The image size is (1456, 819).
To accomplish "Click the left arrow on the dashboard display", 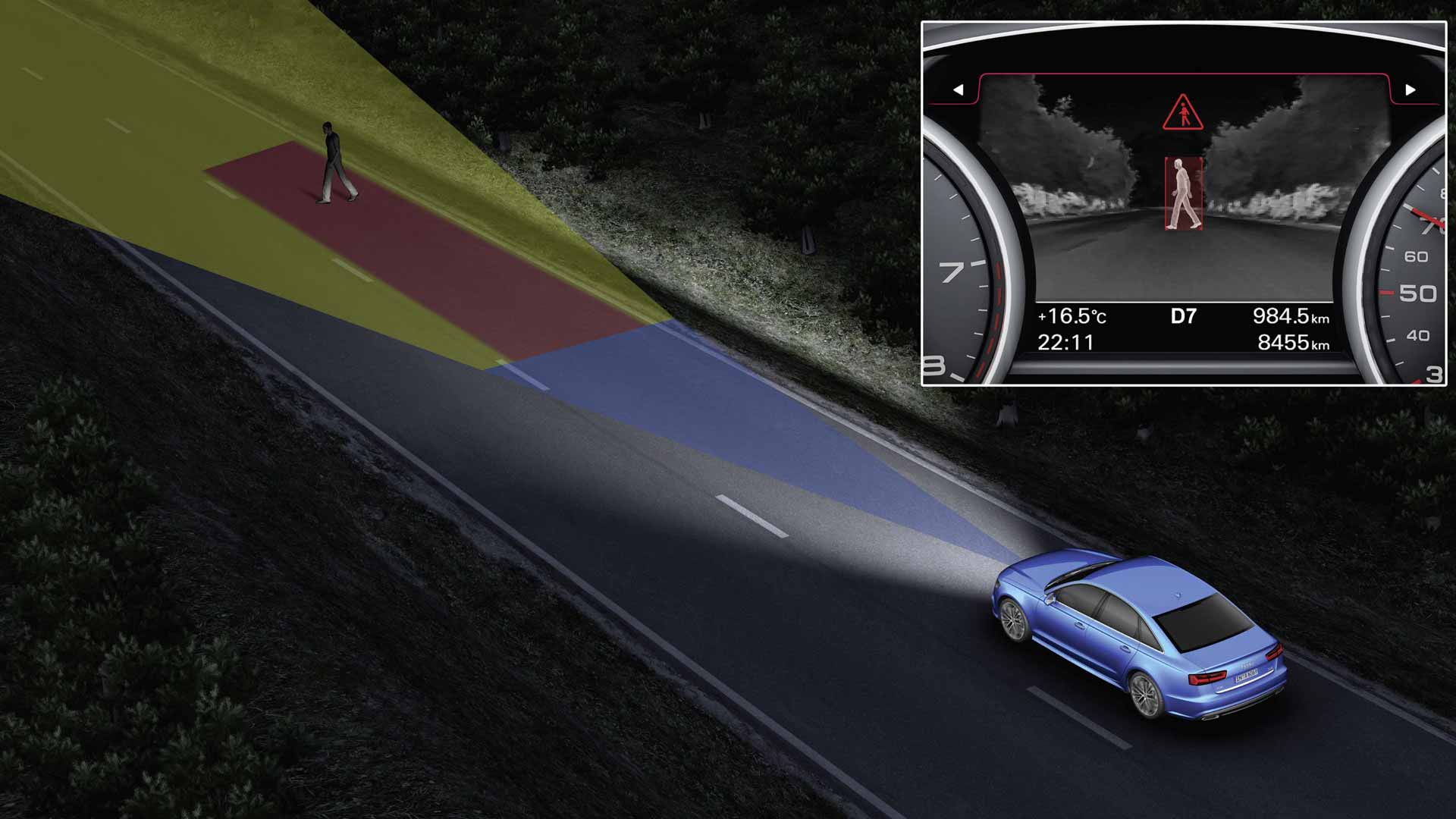I will (x=959, y=90).
